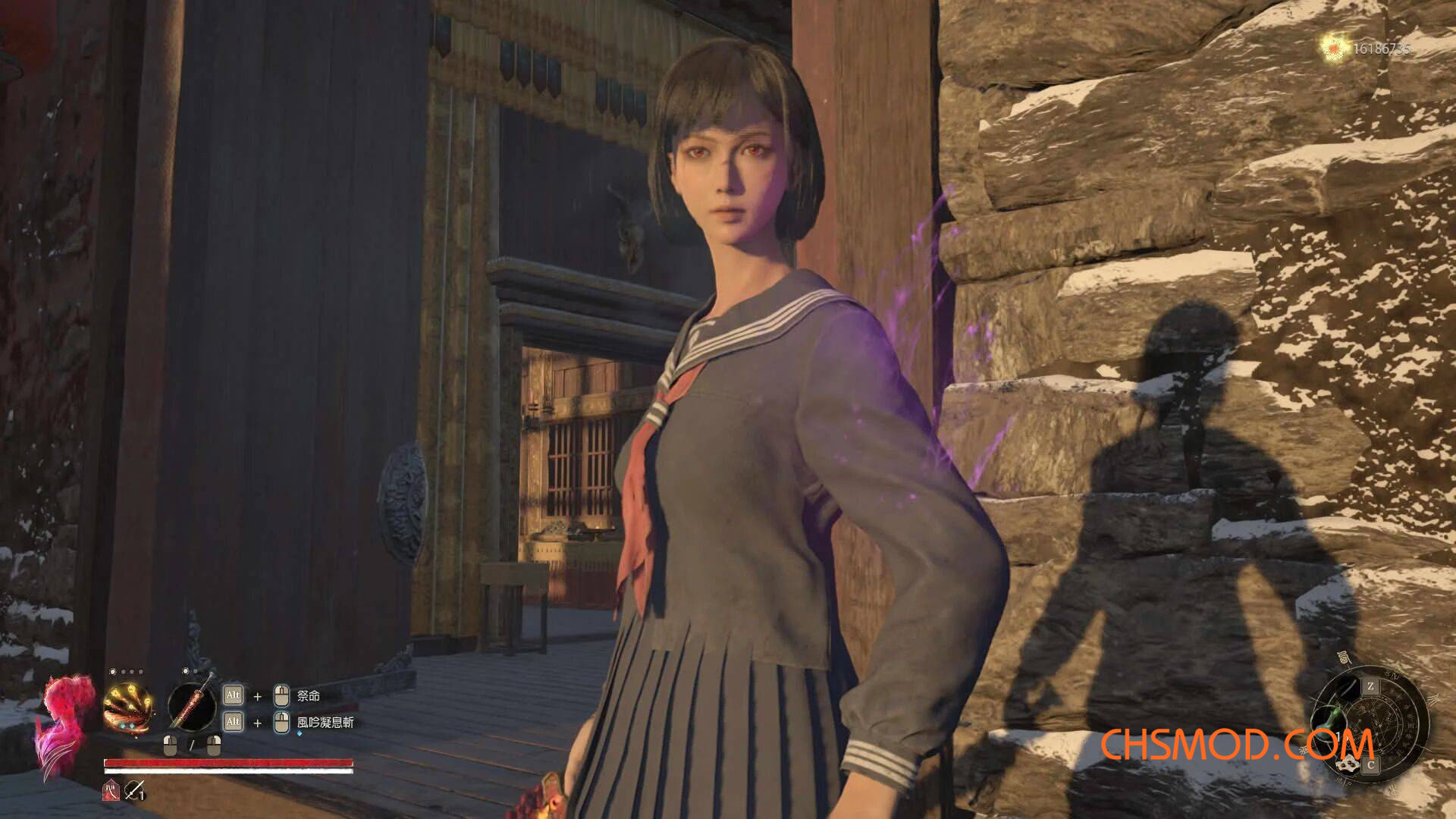This screenshot has height=819, width=1456.
Task: Open the Alt key modifier prompt
Action: point(234,696)
